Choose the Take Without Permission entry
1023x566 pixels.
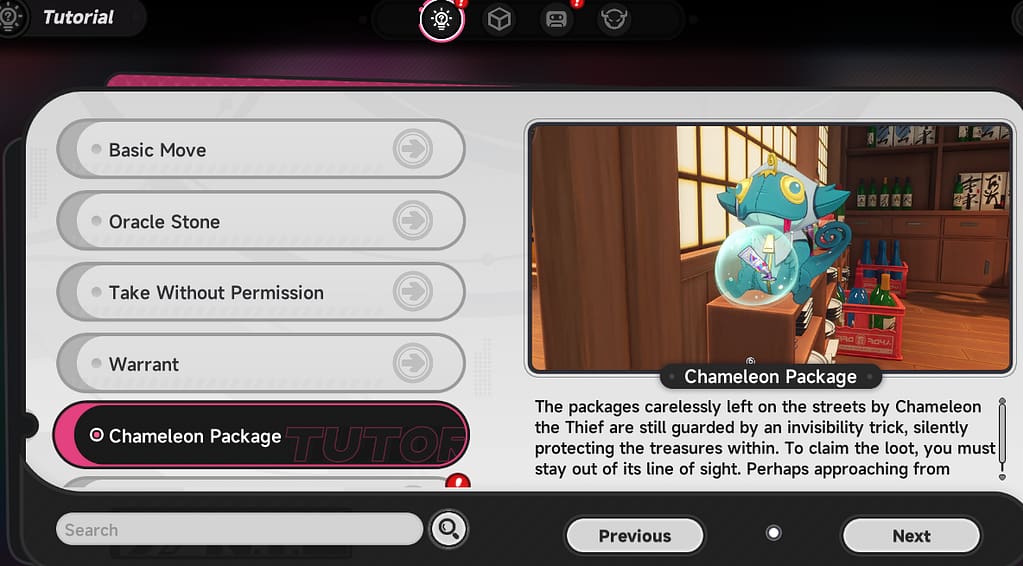[260, 293]
